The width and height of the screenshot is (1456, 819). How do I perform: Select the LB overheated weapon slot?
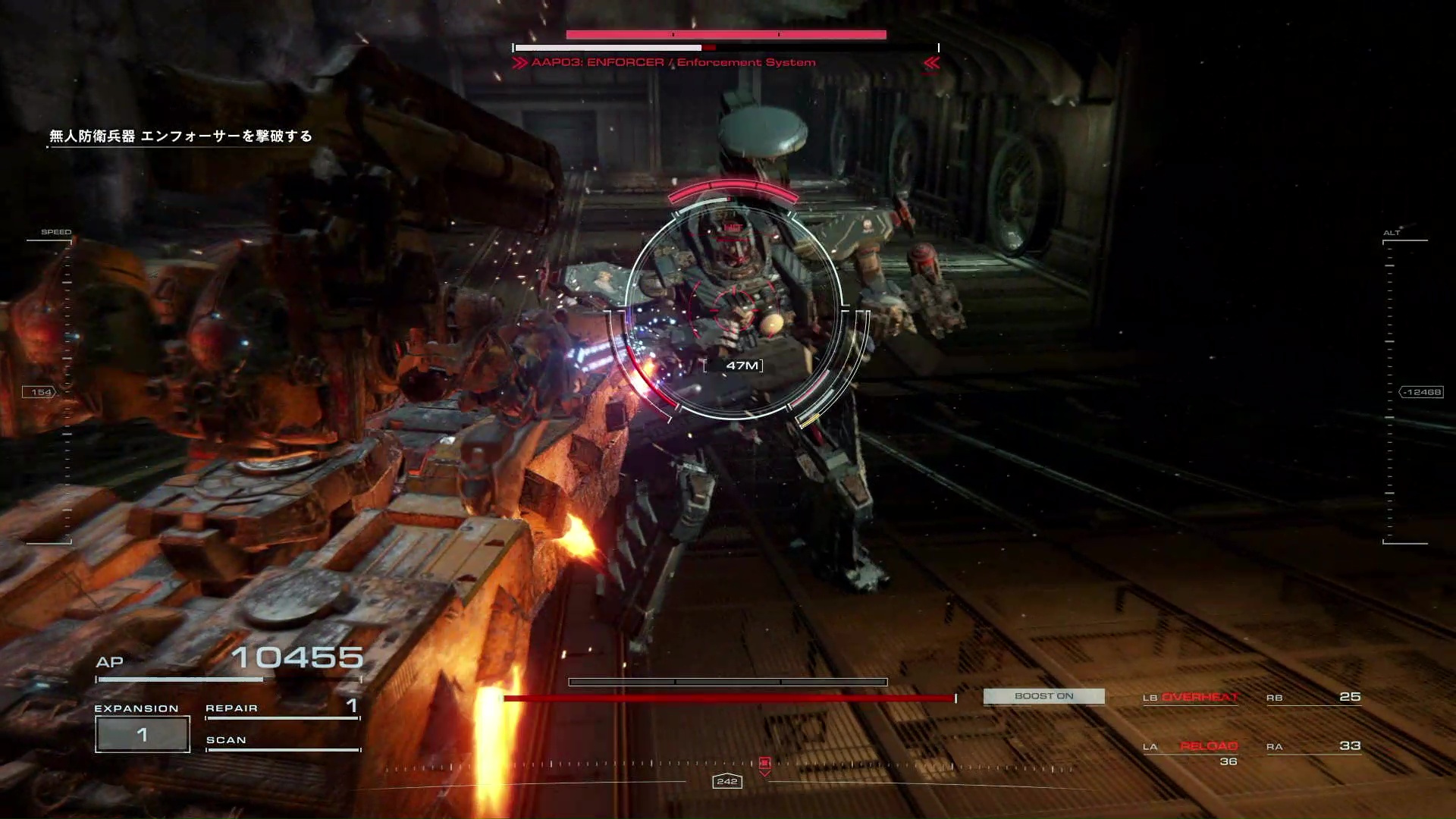pos(1191,698)
